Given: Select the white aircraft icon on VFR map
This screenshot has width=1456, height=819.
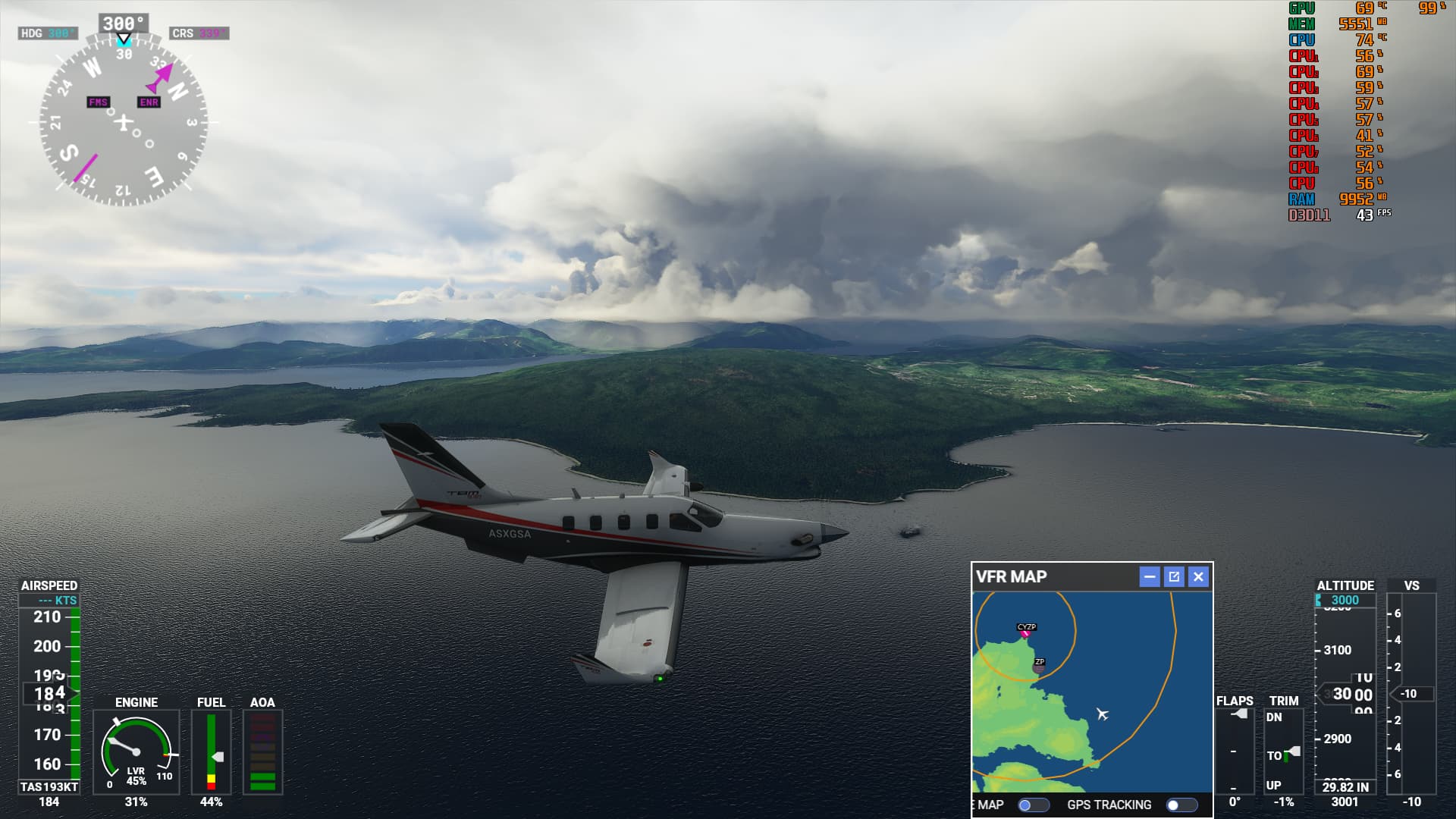Looking at the screenshot, I should tap(1103, 714).
